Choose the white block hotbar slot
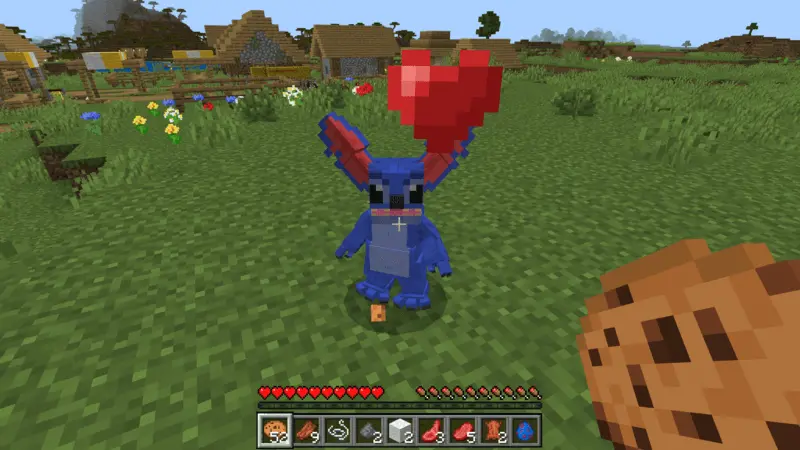Image resolution: width=800 pixels, height=450 pixels. coord(401,430)
